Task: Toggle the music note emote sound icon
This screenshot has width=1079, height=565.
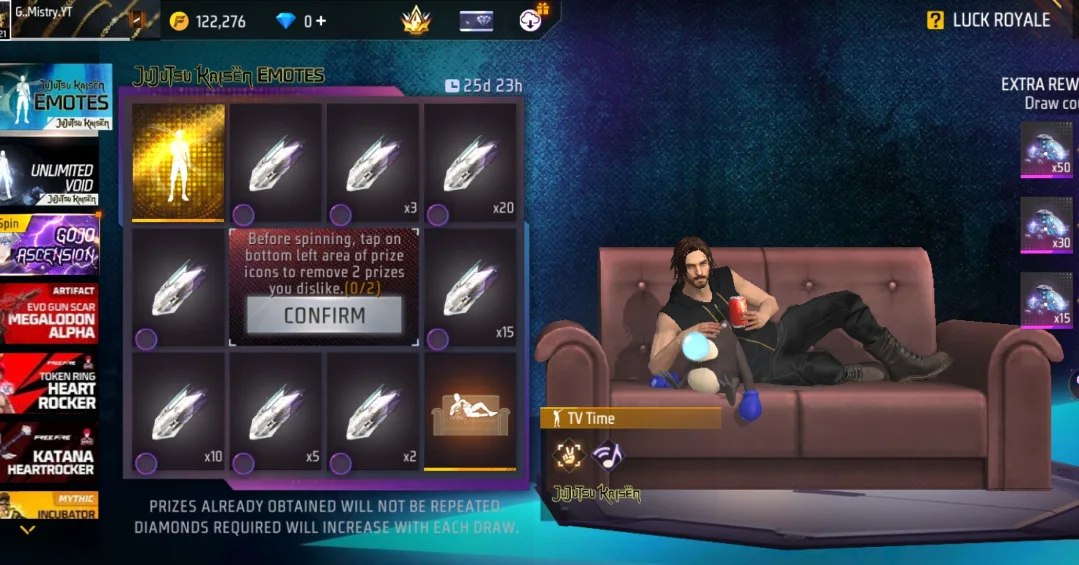Action: pyautogui.click(x=605, y=456)
